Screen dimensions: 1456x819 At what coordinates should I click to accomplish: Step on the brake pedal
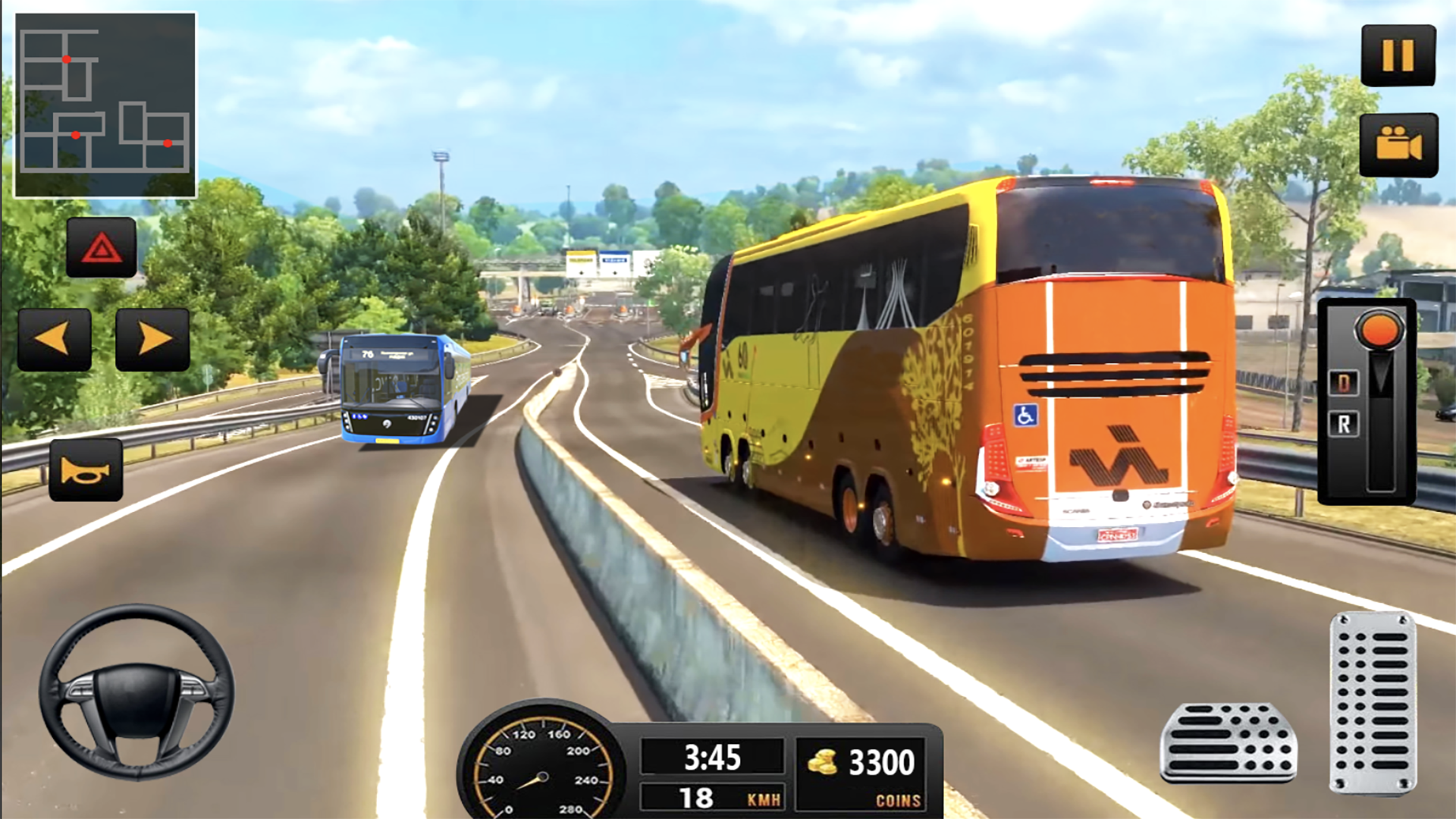pos(1228,742)
